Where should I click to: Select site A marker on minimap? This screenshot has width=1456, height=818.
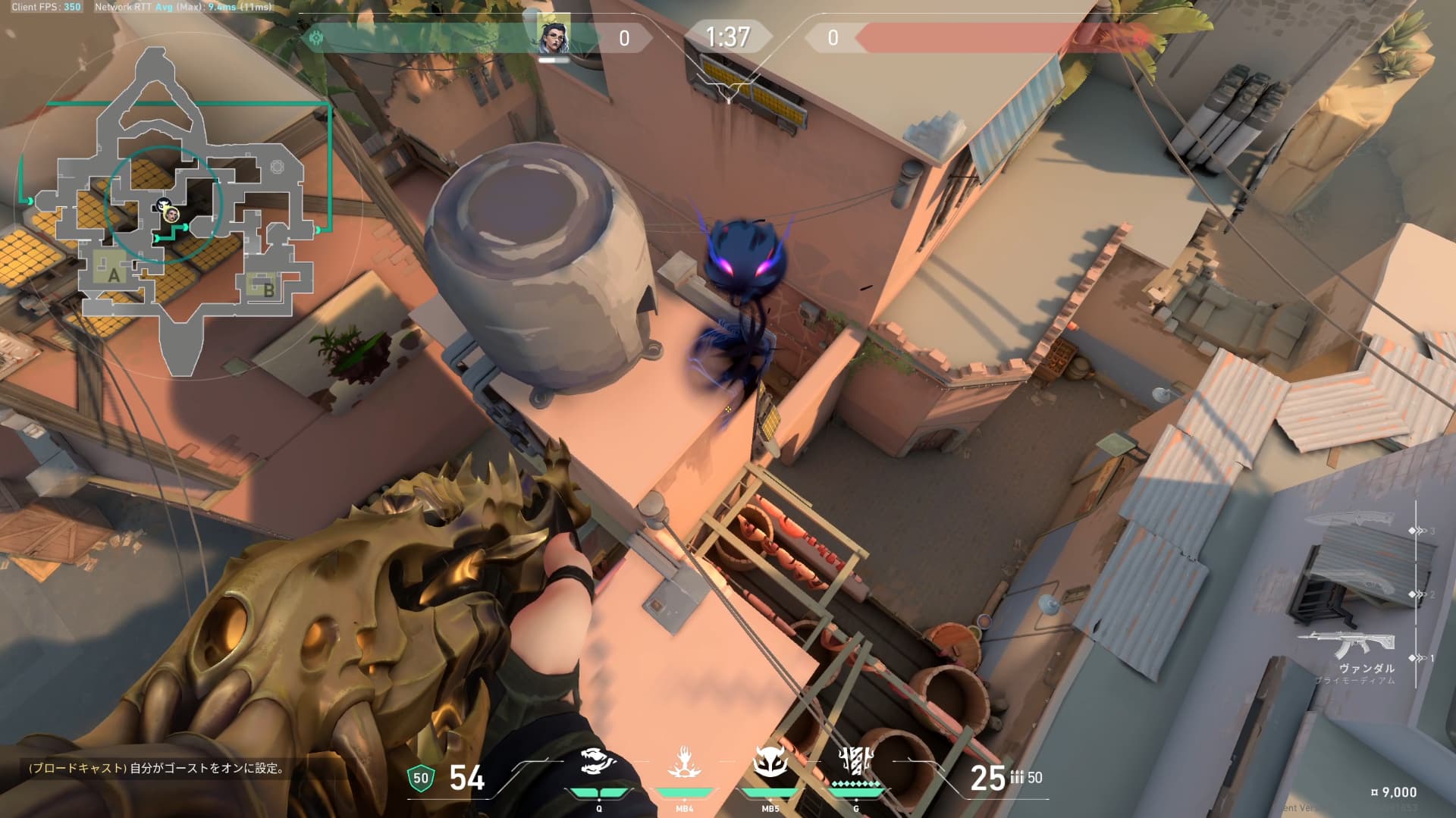point(114,274)
